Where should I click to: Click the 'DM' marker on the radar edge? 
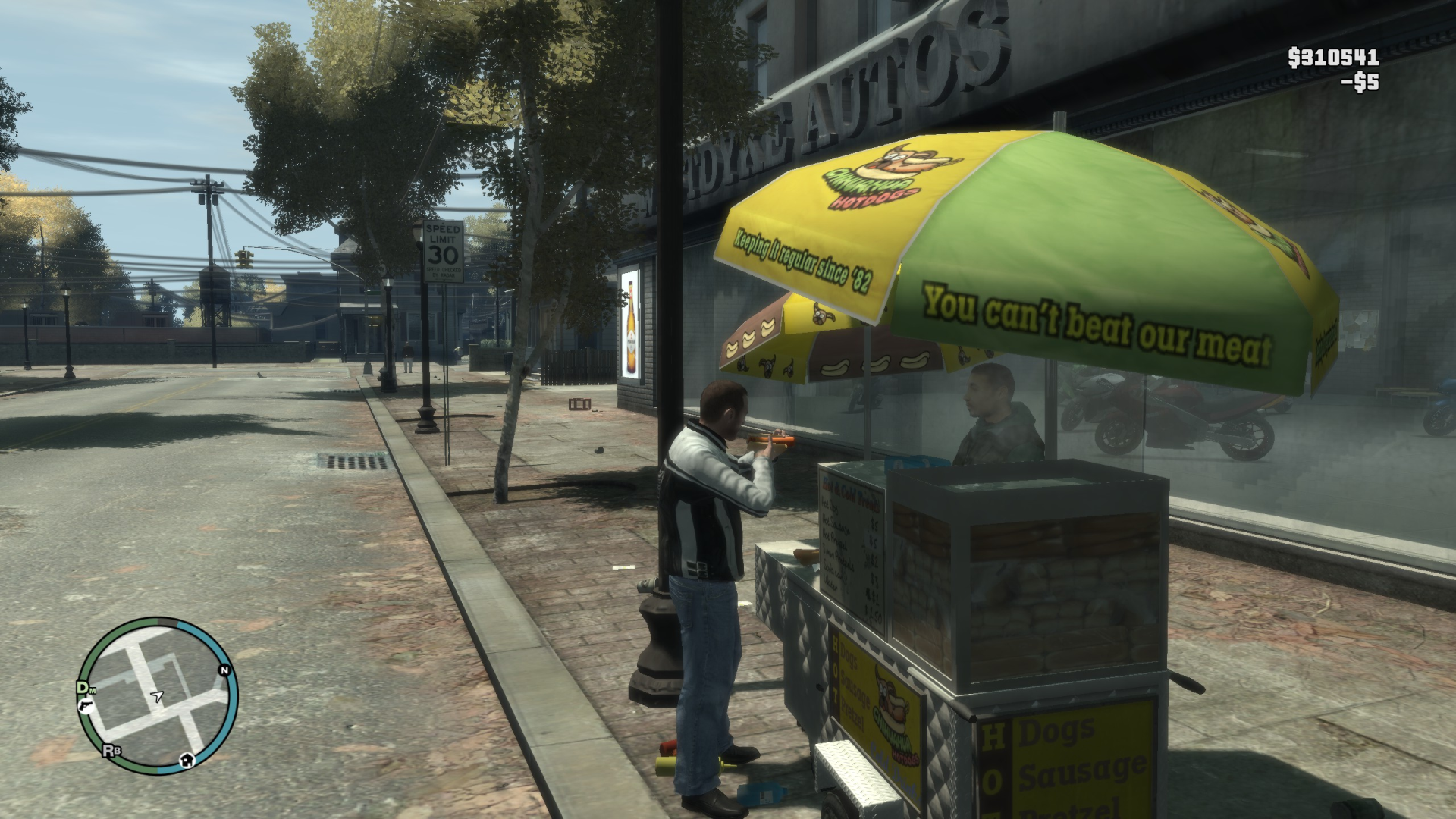point(84,688)
